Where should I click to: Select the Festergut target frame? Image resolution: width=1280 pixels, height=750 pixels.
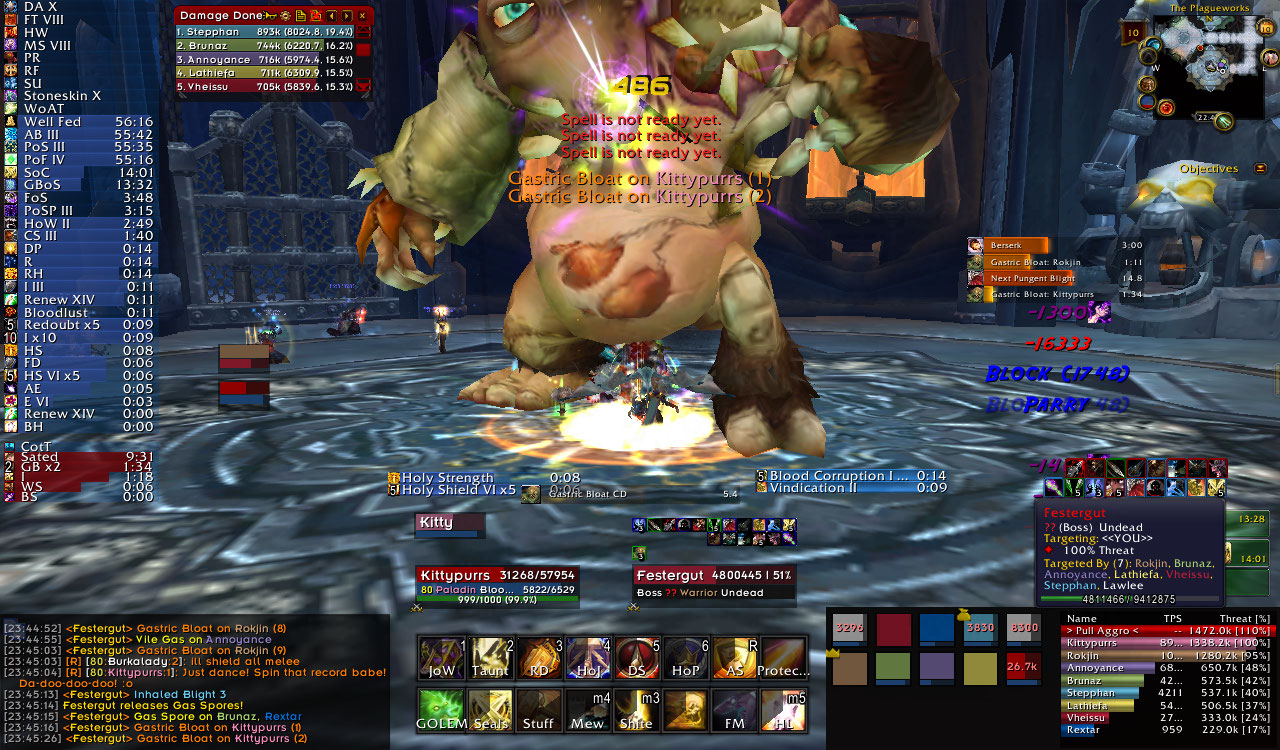coord(714,583)
